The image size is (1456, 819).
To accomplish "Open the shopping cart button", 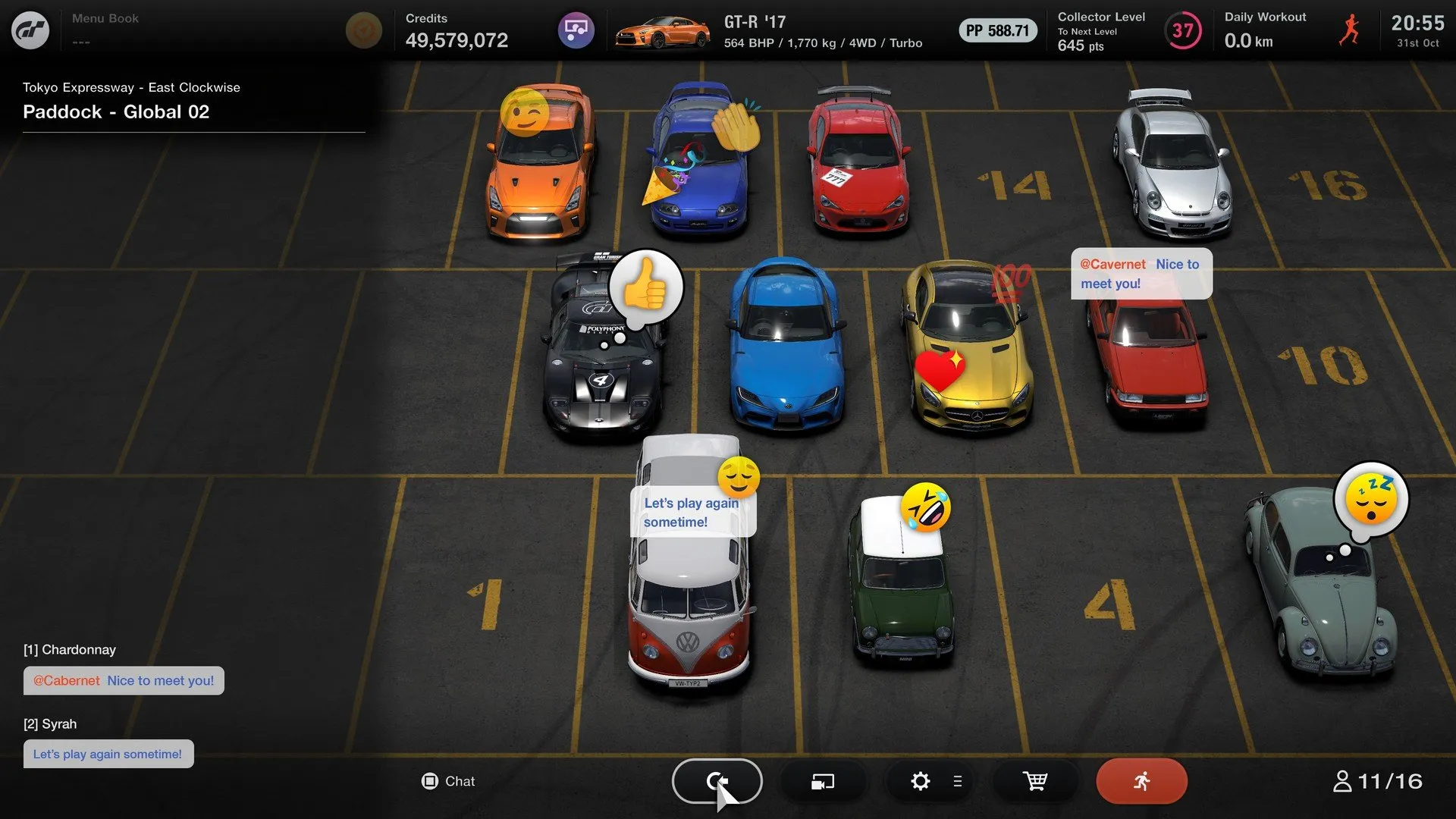I will (x=1035, y=781).
